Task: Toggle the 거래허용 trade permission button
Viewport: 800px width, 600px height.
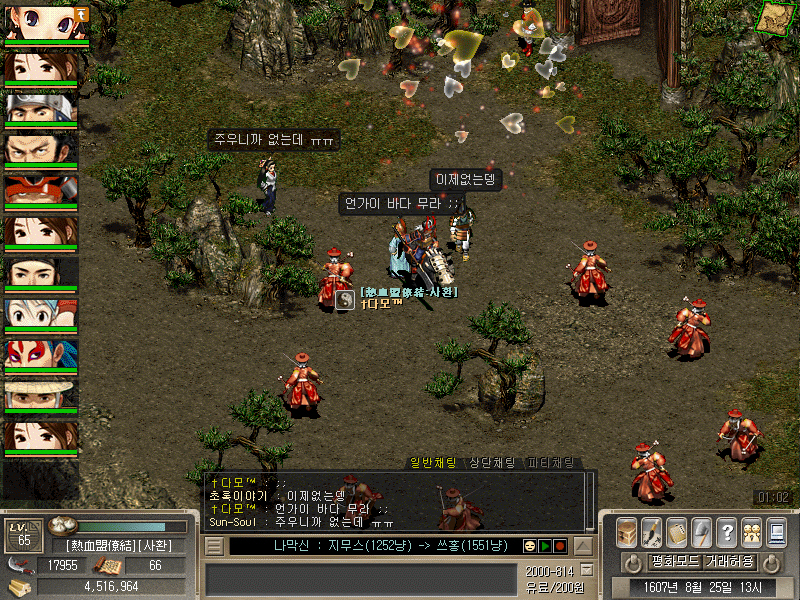Action: [728, 561]
